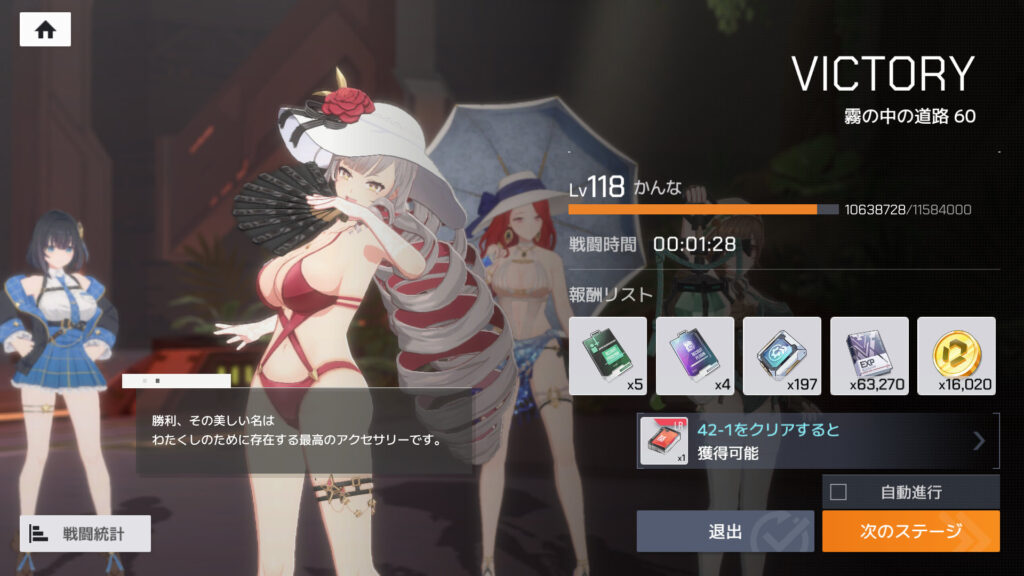Select the green reward item x5

pyautogui.click(x=608, y=356)
